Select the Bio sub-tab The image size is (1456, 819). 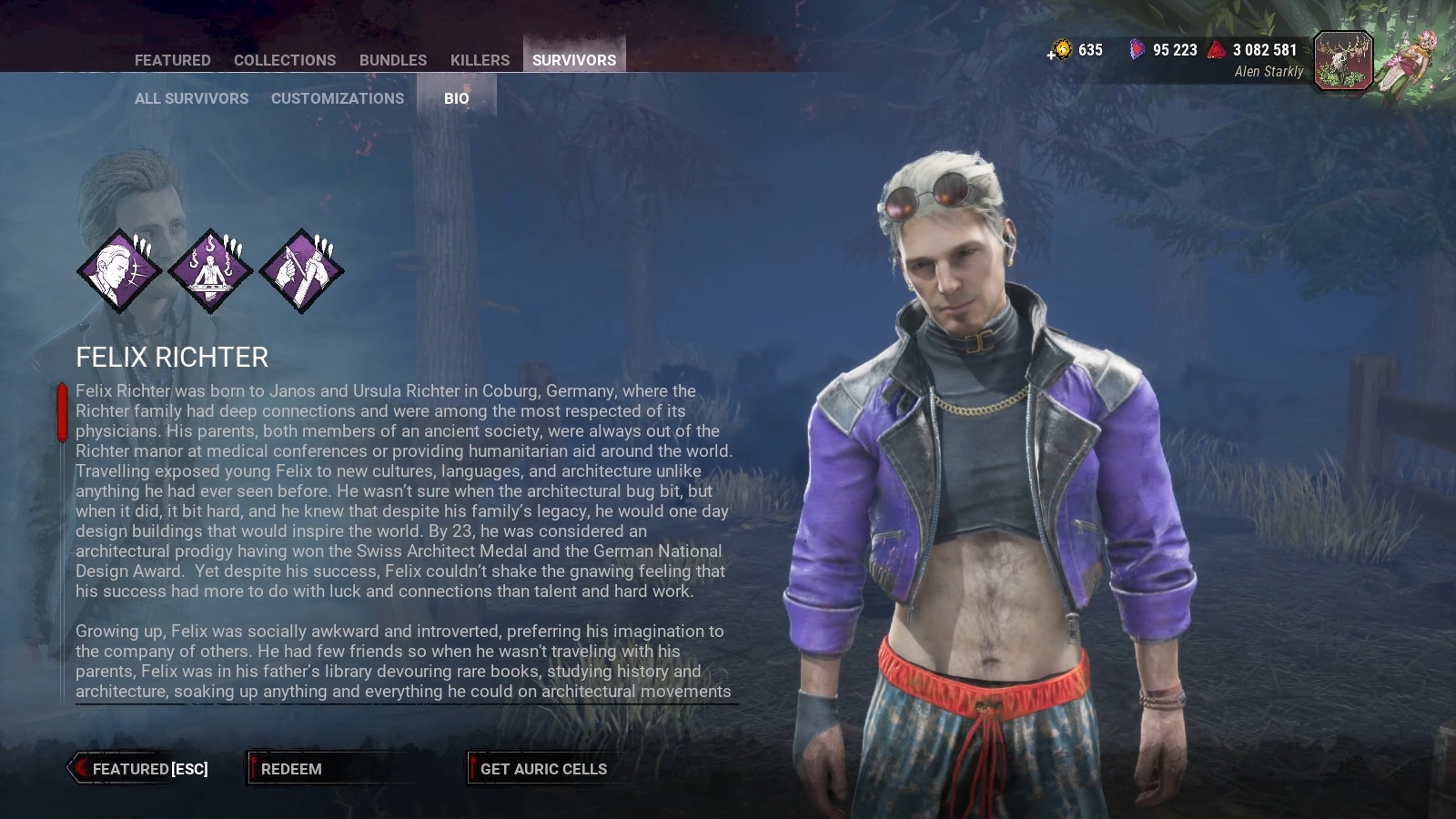point(457,98)
